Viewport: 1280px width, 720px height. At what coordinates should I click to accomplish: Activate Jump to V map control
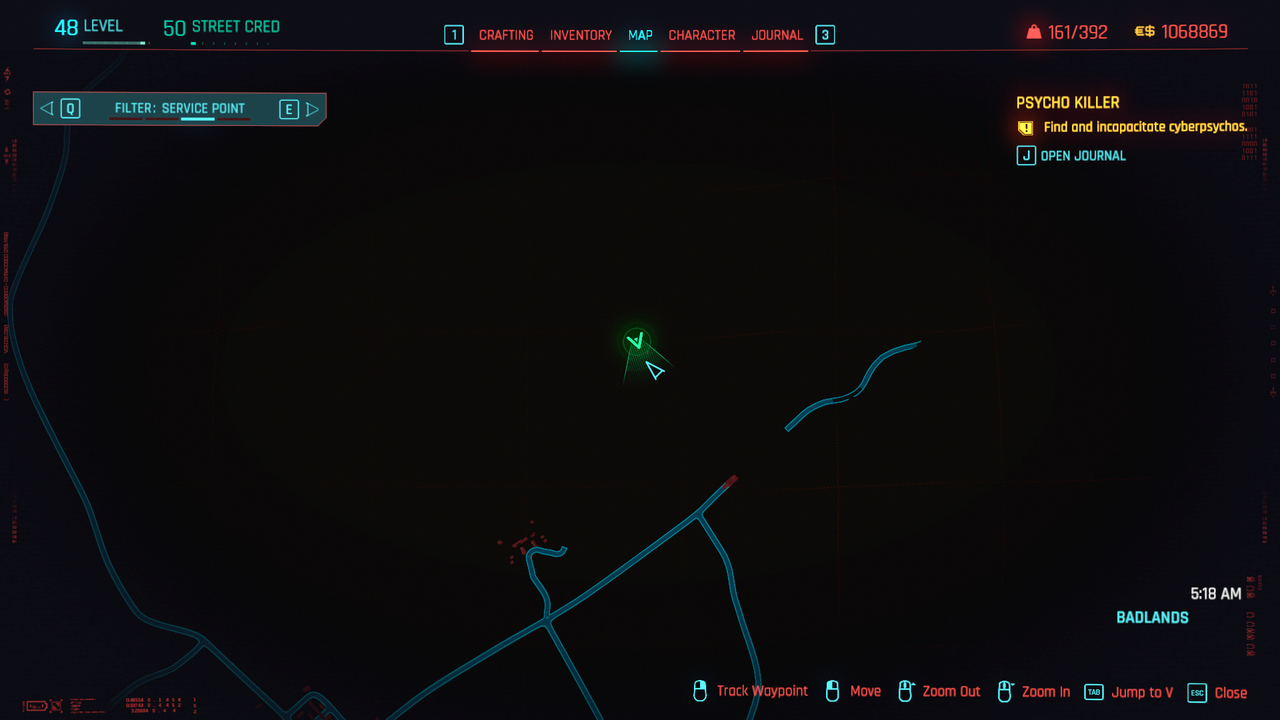pos(1129,692)
